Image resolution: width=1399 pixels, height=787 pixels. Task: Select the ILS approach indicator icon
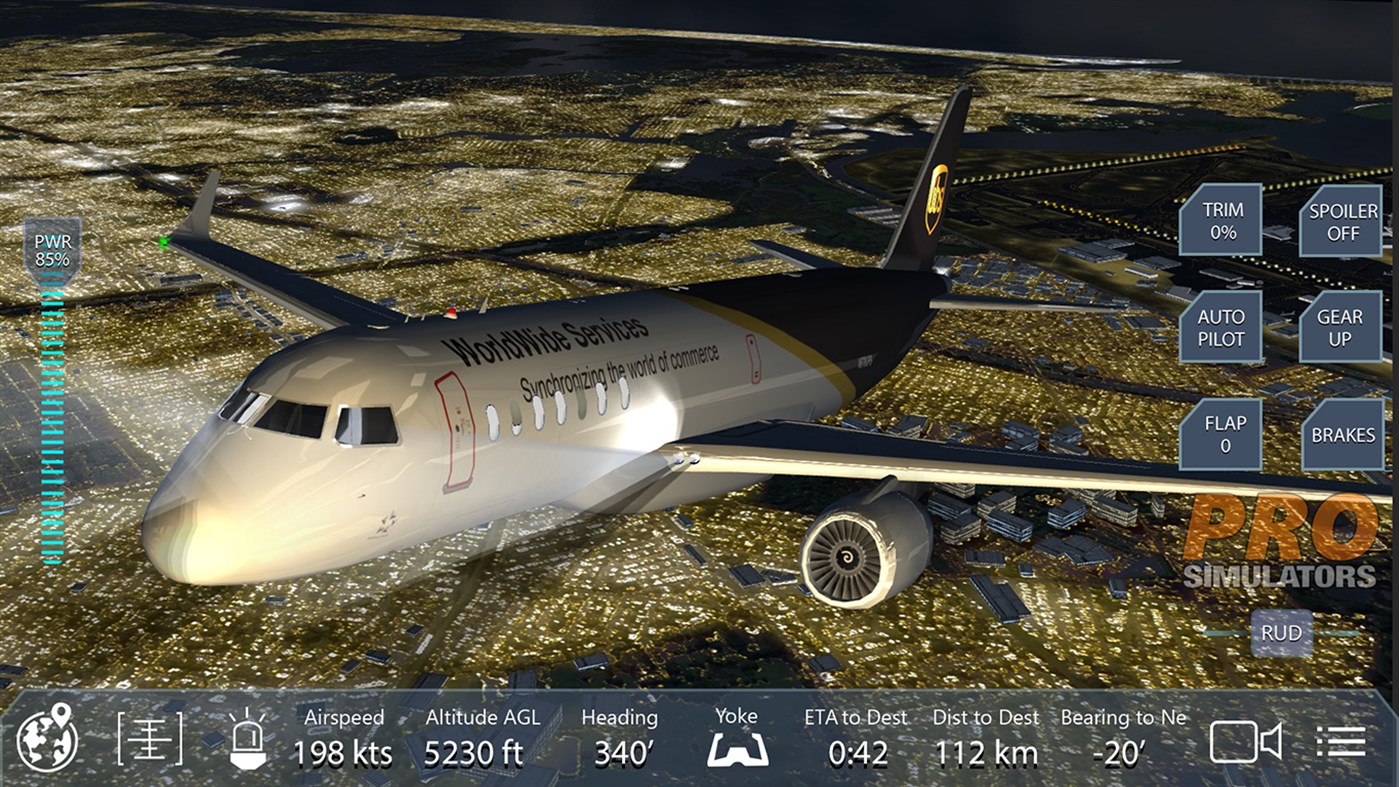pos(148,741)
